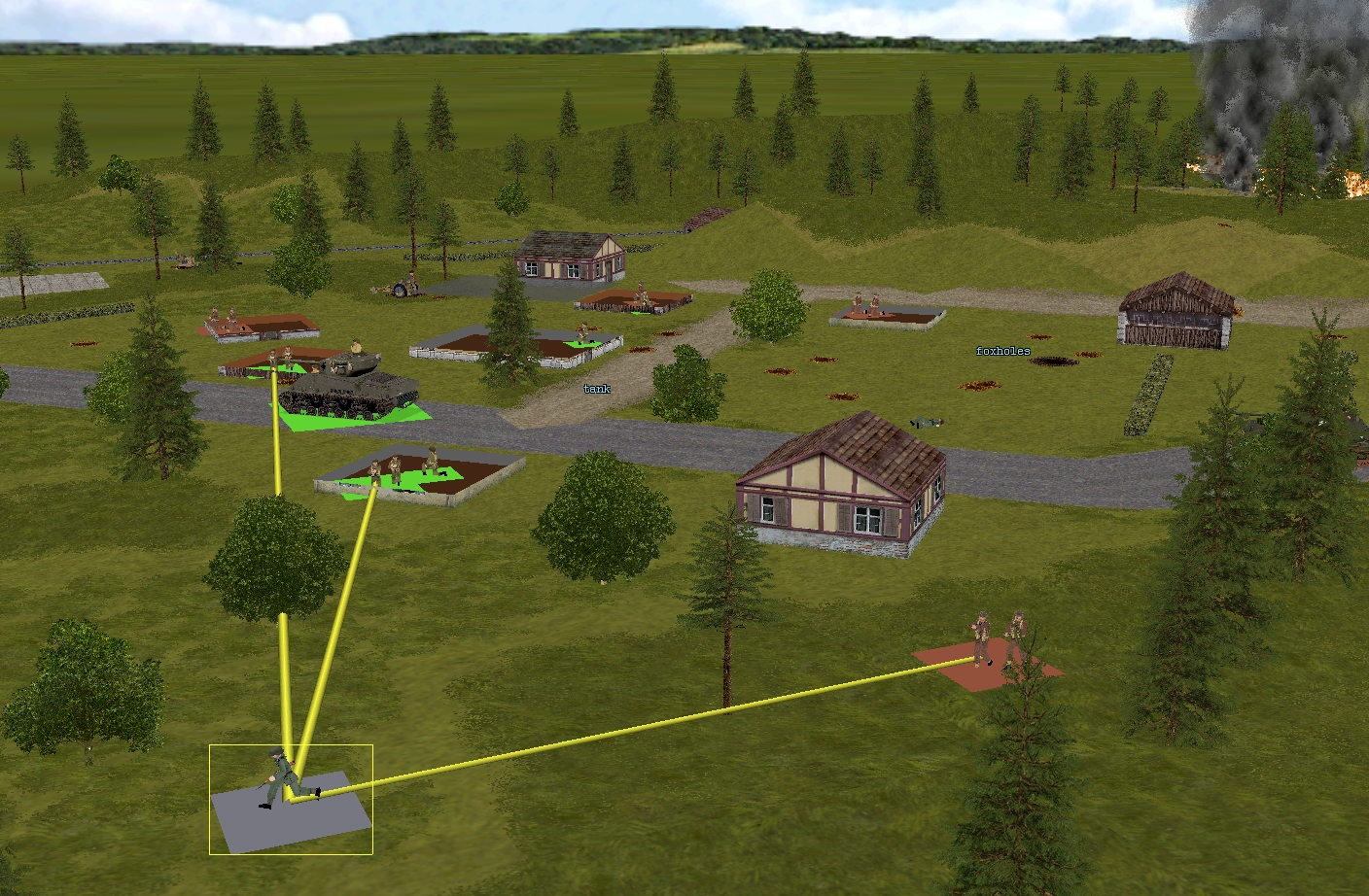
Task: Select the two-man team on the orange base
Action: [997, 638]
